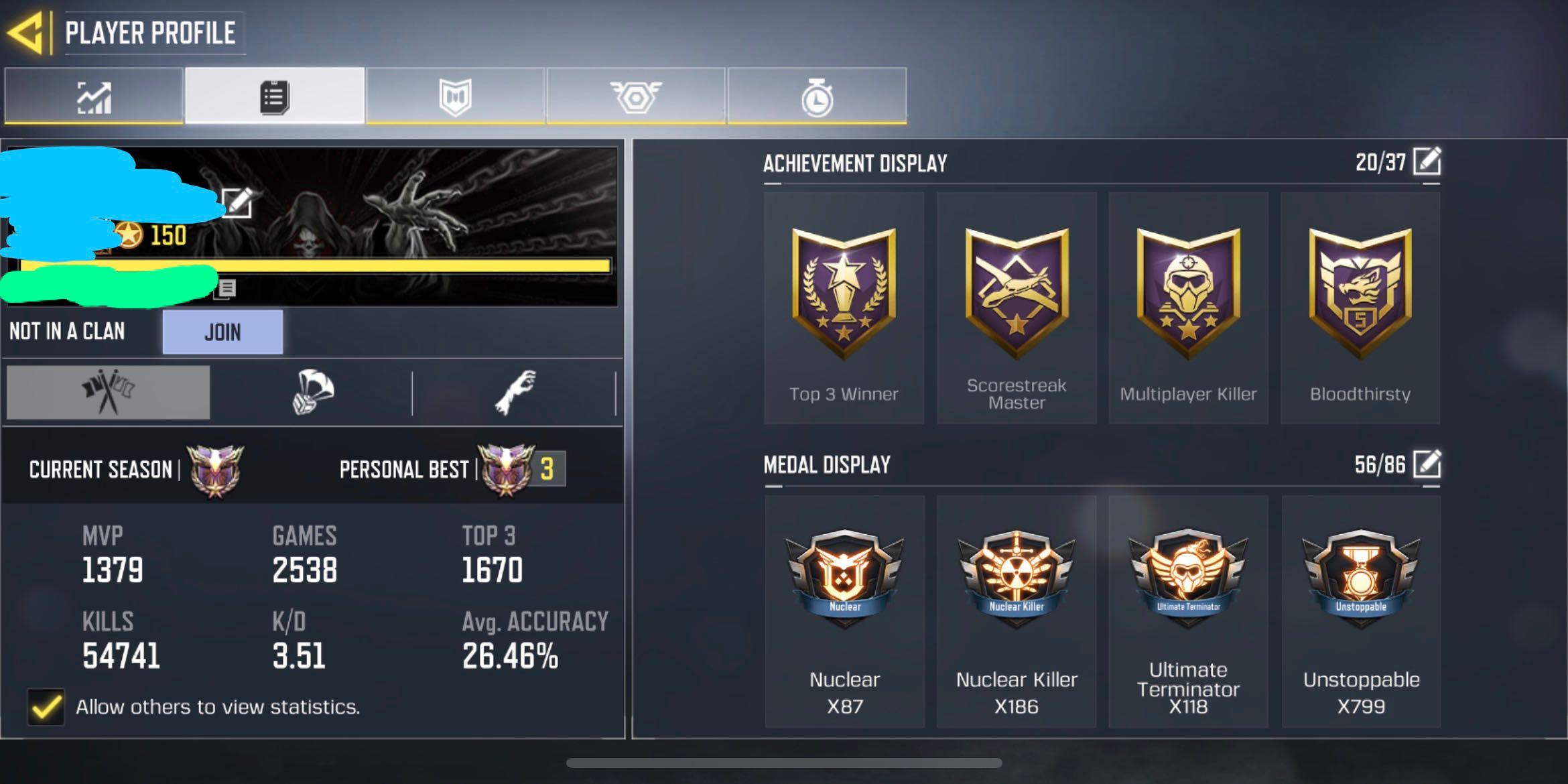This screenshot has width=1568, height=784.
Task: Click the Current Season rank badge
Action: (x=217, y=469)
